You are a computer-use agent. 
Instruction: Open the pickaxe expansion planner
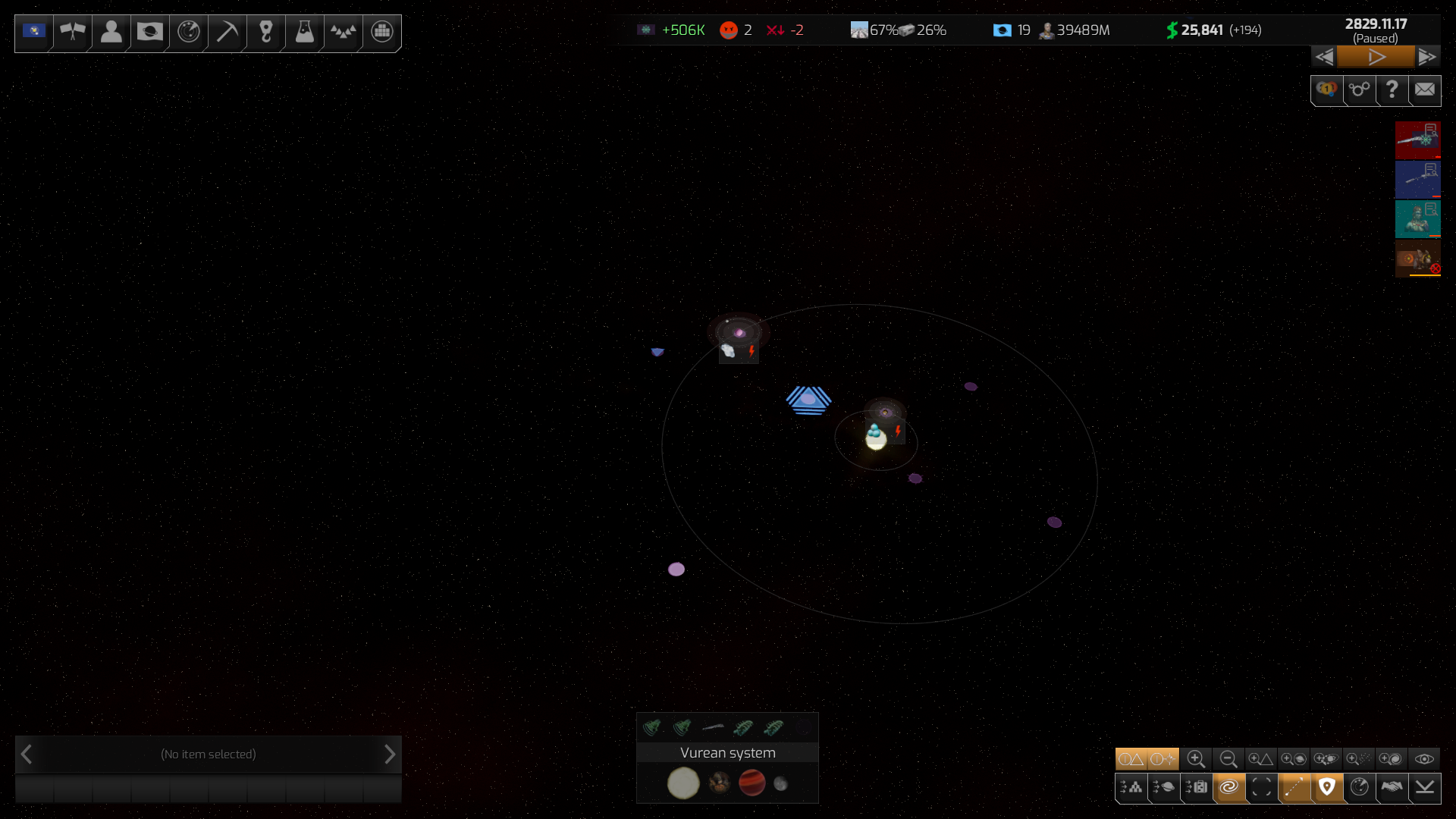pos(227,32)
